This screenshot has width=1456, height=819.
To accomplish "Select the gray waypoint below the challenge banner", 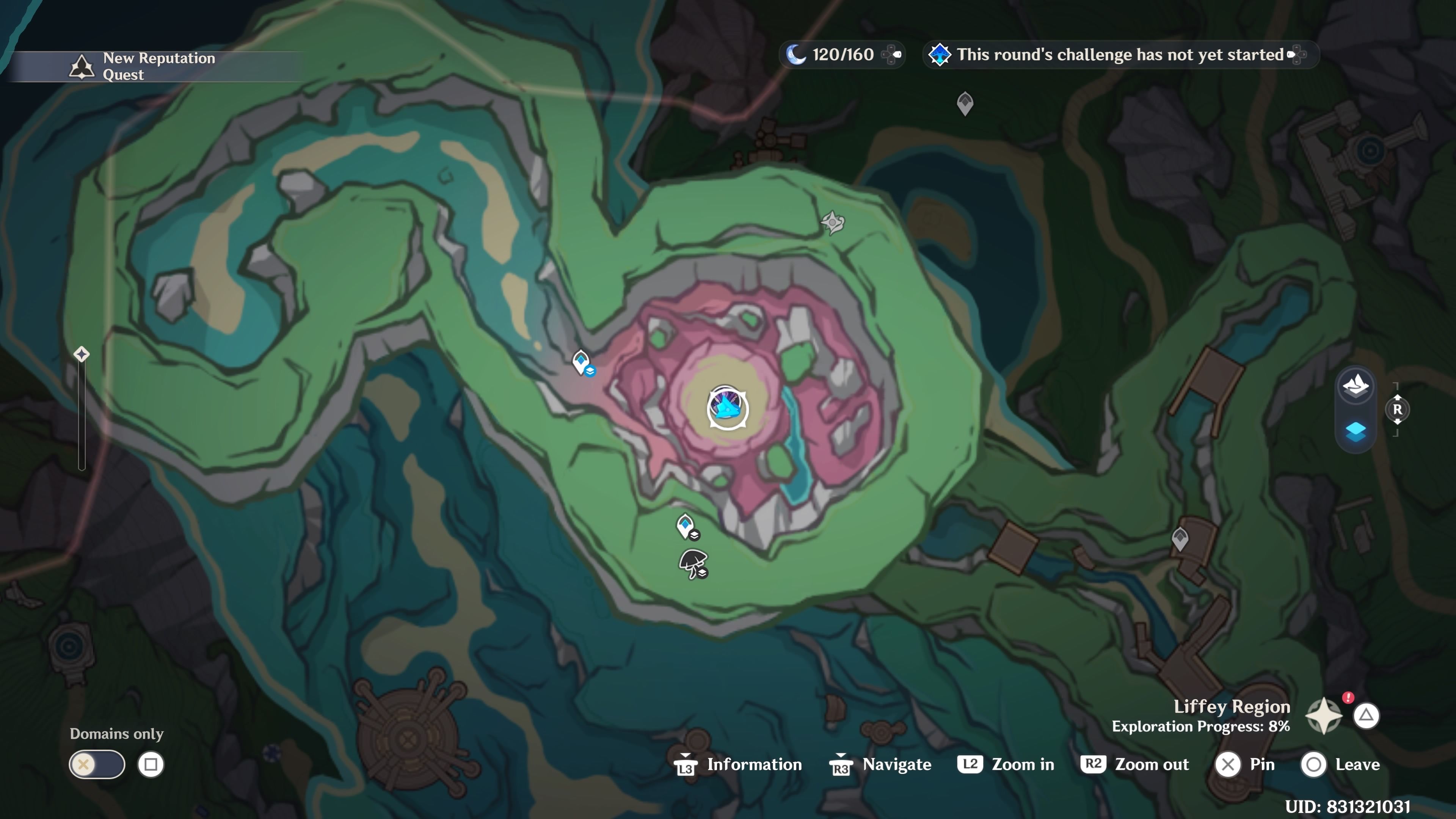I will pyautogui.click(x=965, y=104).
